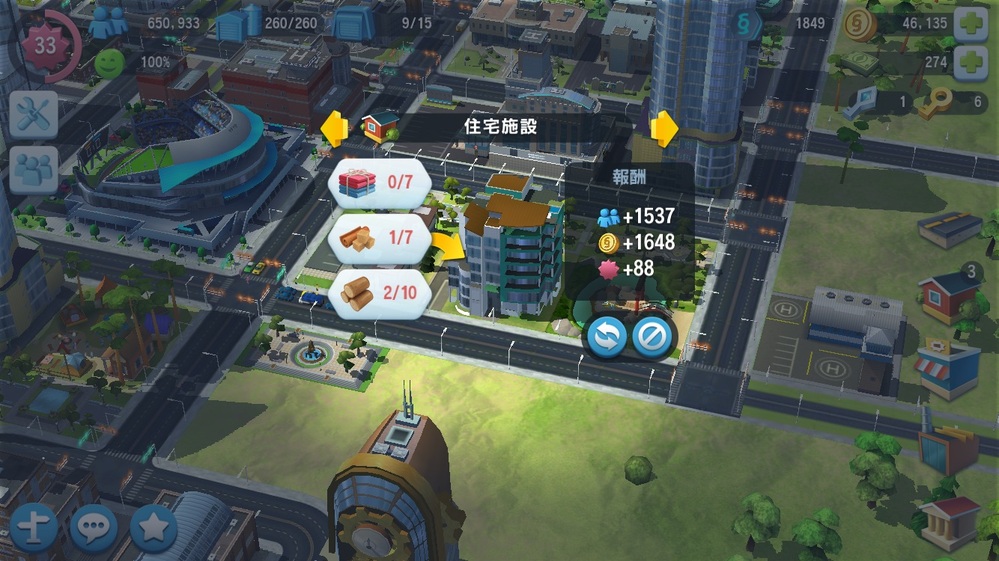Image resolution: width=999 pixels, height=561 pixels.
Task: Go to the next building with right arrow
Action: pos(664,128)
